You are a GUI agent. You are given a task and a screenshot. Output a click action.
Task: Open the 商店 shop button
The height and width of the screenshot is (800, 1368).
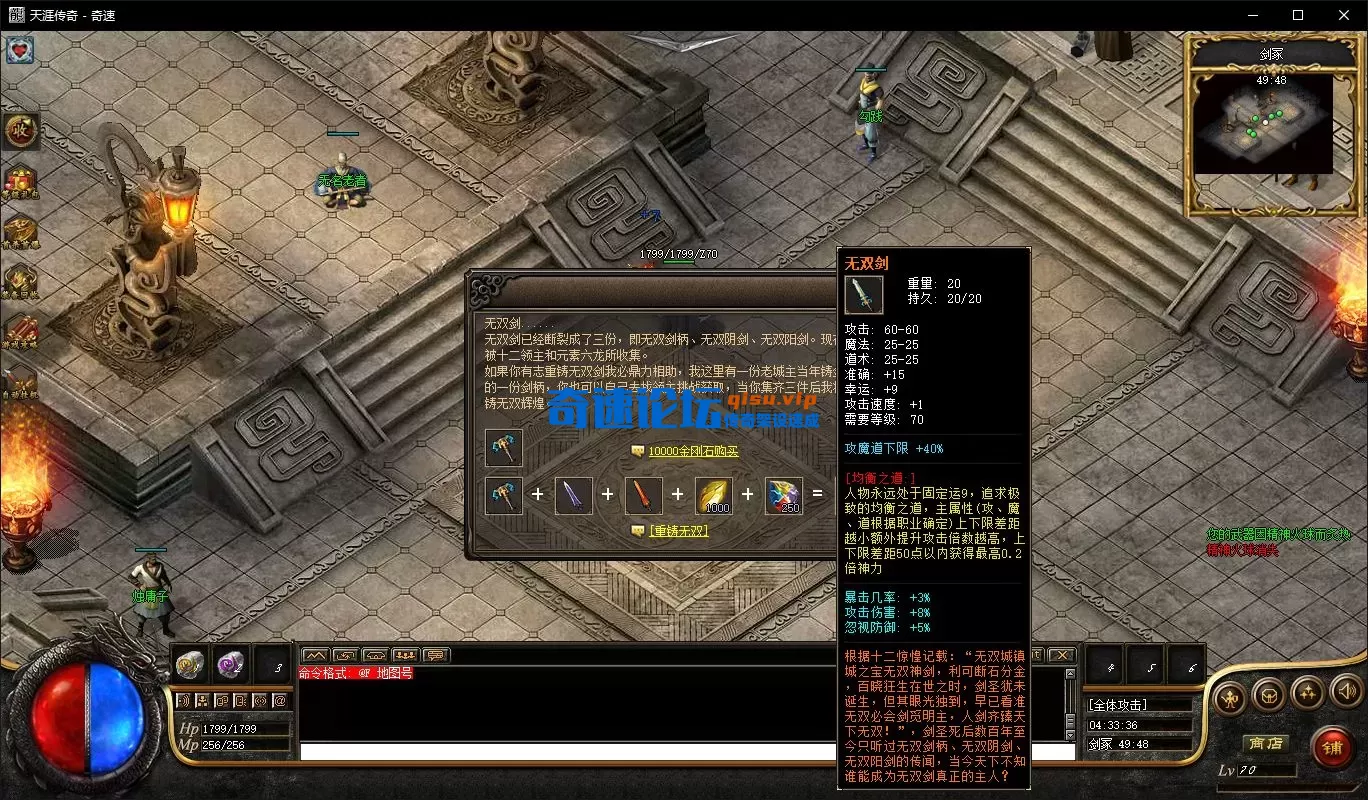1266,743
